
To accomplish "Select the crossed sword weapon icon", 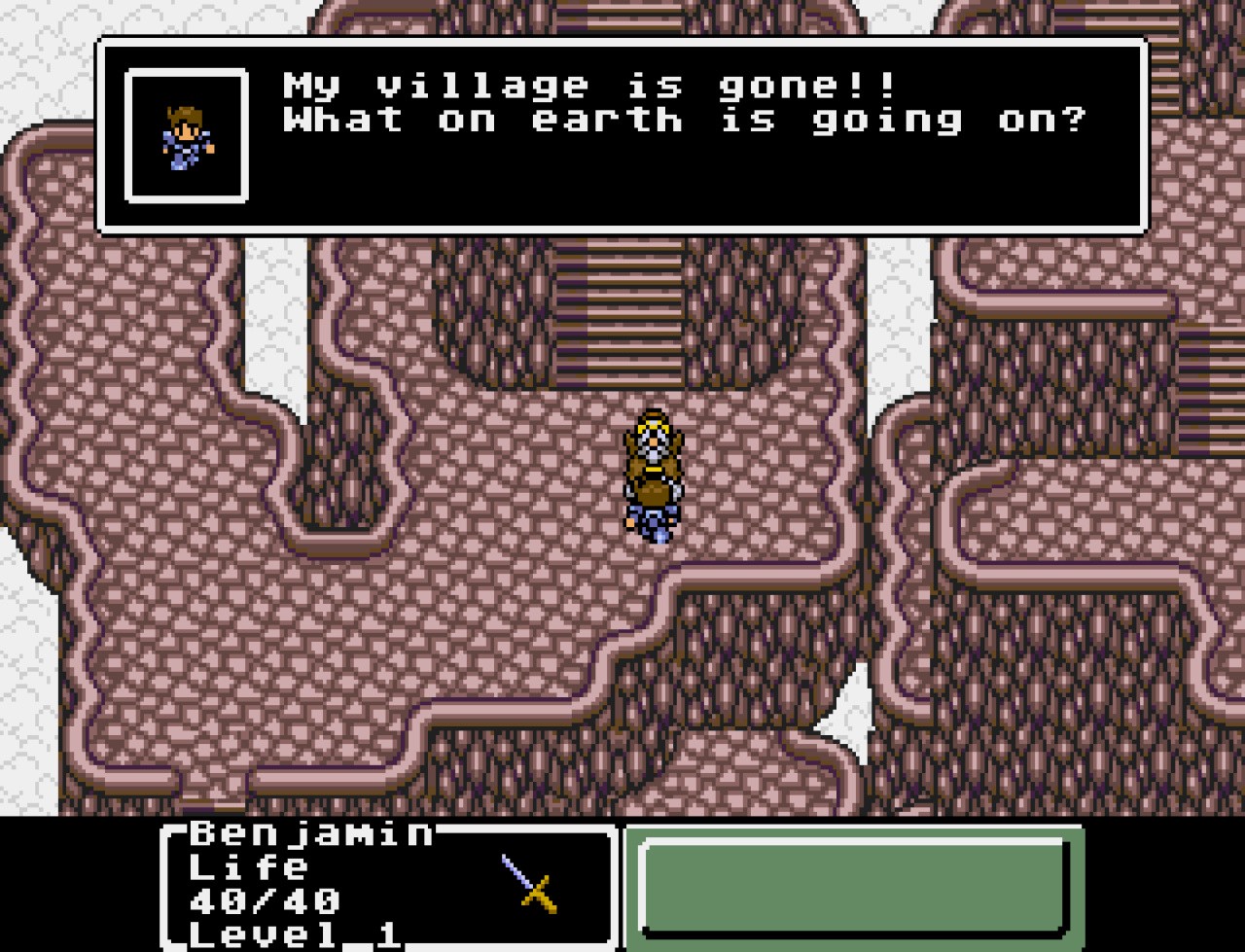I will tap(528, 881).
